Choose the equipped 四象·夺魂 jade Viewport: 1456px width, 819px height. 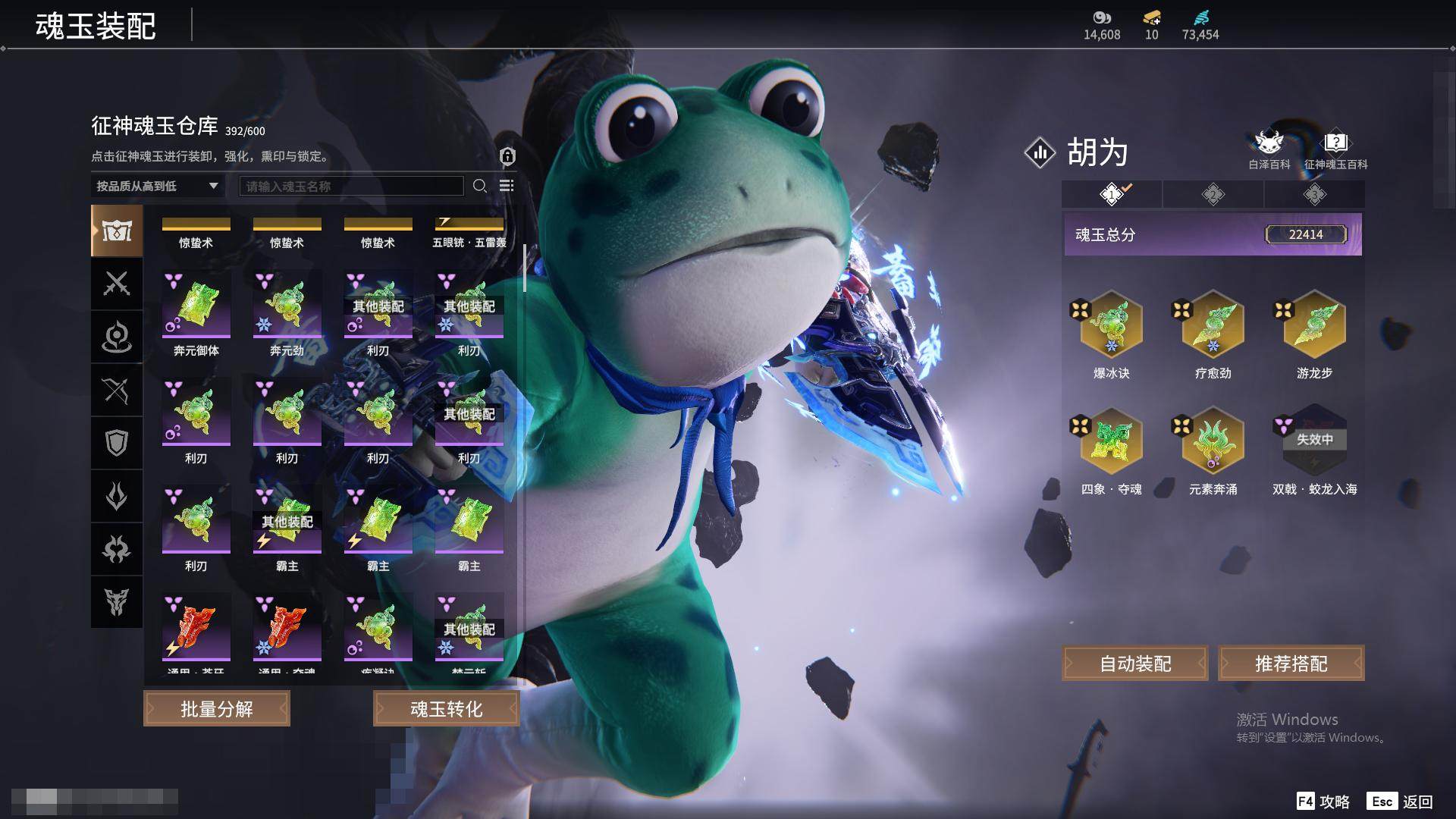(x=1111, y=441)
